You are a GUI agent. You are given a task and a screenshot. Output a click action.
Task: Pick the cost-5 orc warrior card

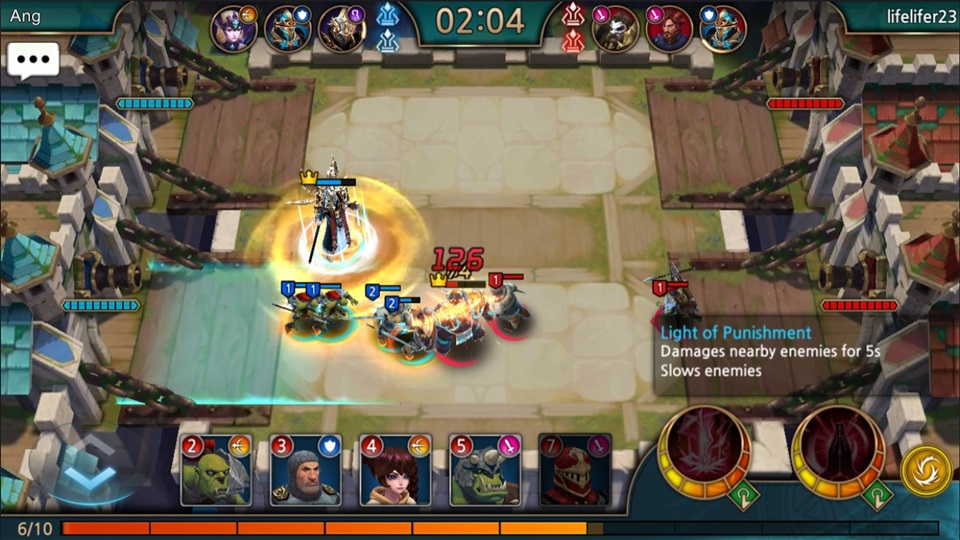(x=485, y=470)
